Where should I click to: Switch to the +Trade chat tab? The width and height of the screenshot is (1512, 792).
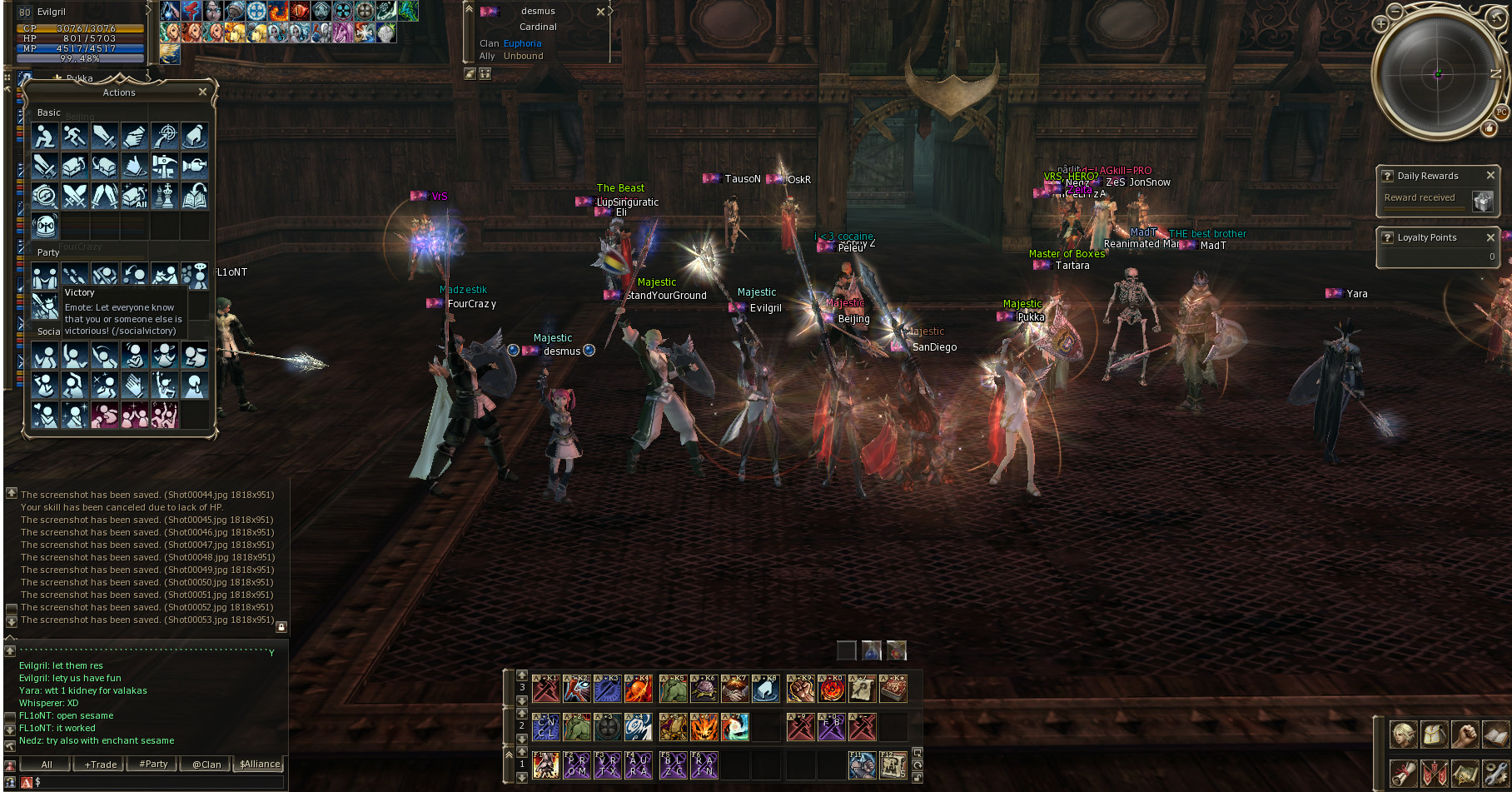coord(100,765)
